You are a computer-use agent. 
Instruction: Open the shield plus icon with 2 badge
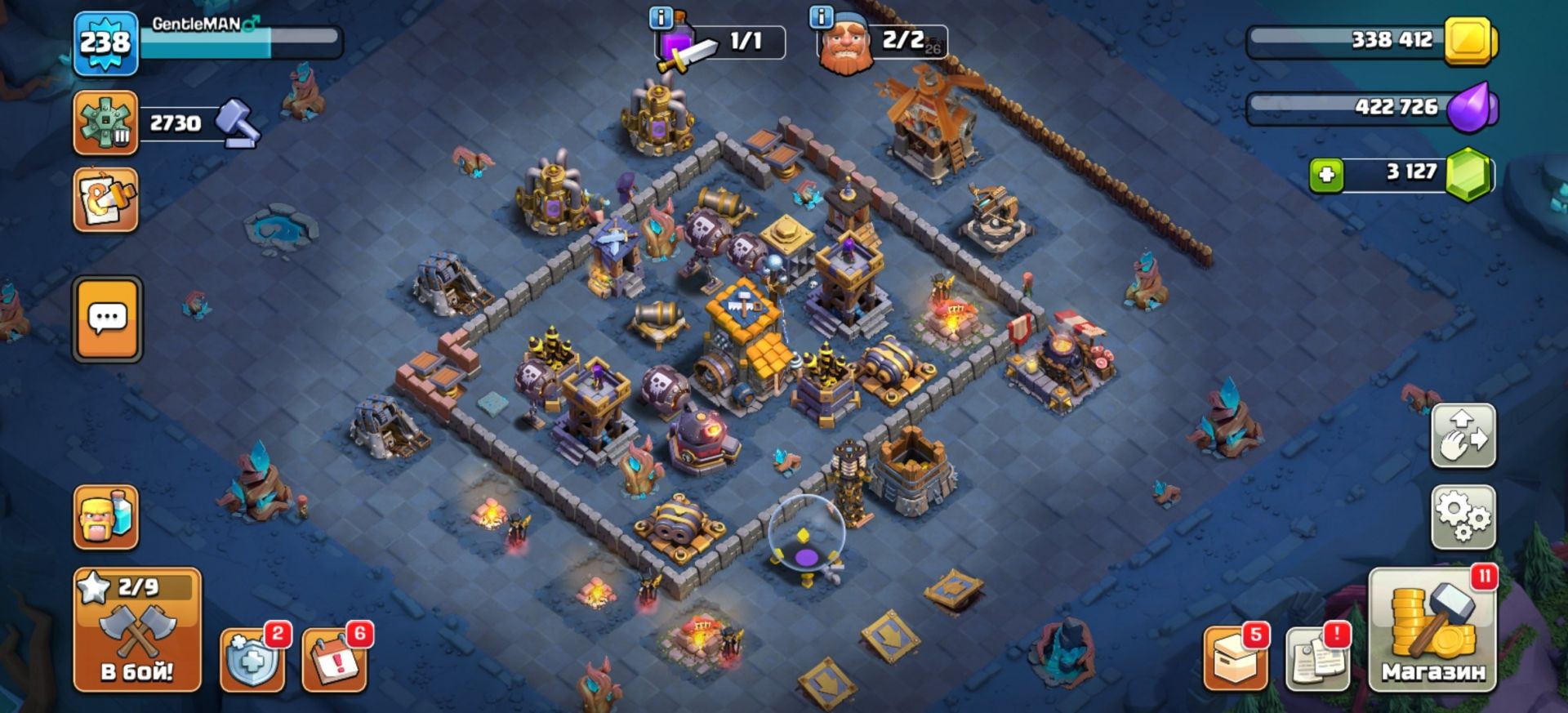tap(252, 662)
